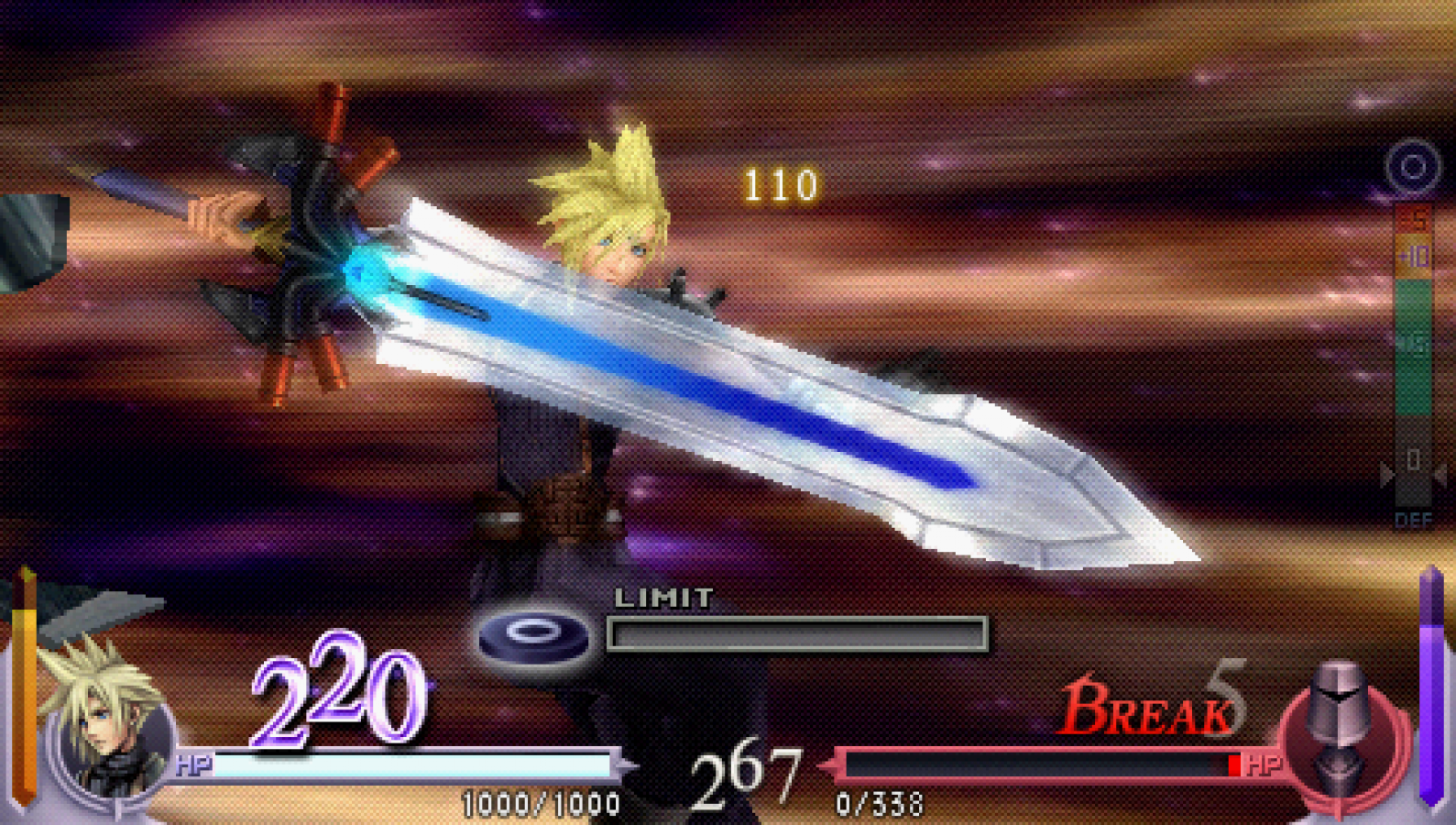The image size is (1456, 825).
Task: Click the empty LIMIT gauge bar
Action: 797,632
